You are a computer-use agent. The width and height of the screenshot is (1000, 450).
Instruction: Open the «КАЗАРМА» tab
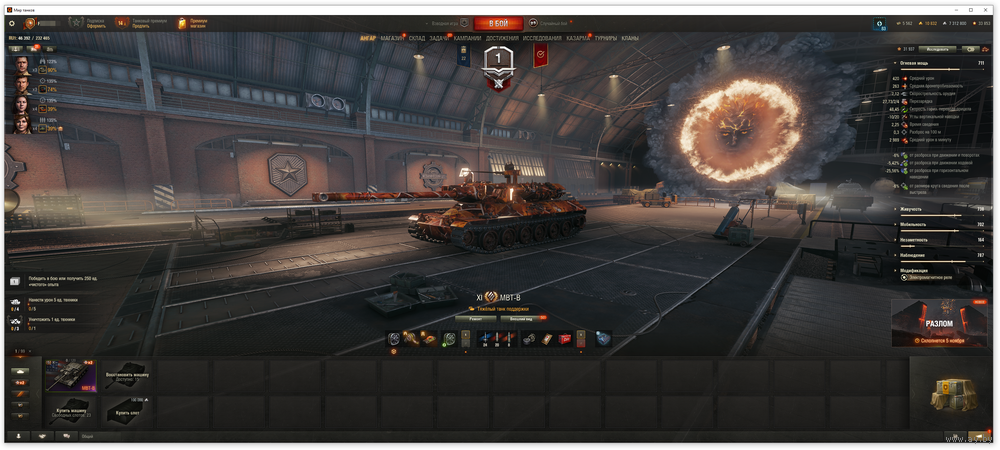coord(578,38)
